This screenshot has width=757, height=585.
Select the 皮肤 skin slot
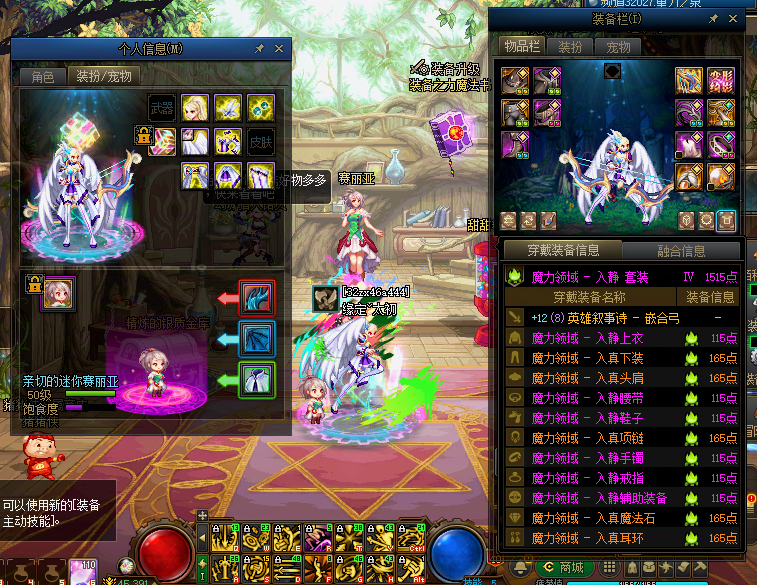tap(261, 141)
